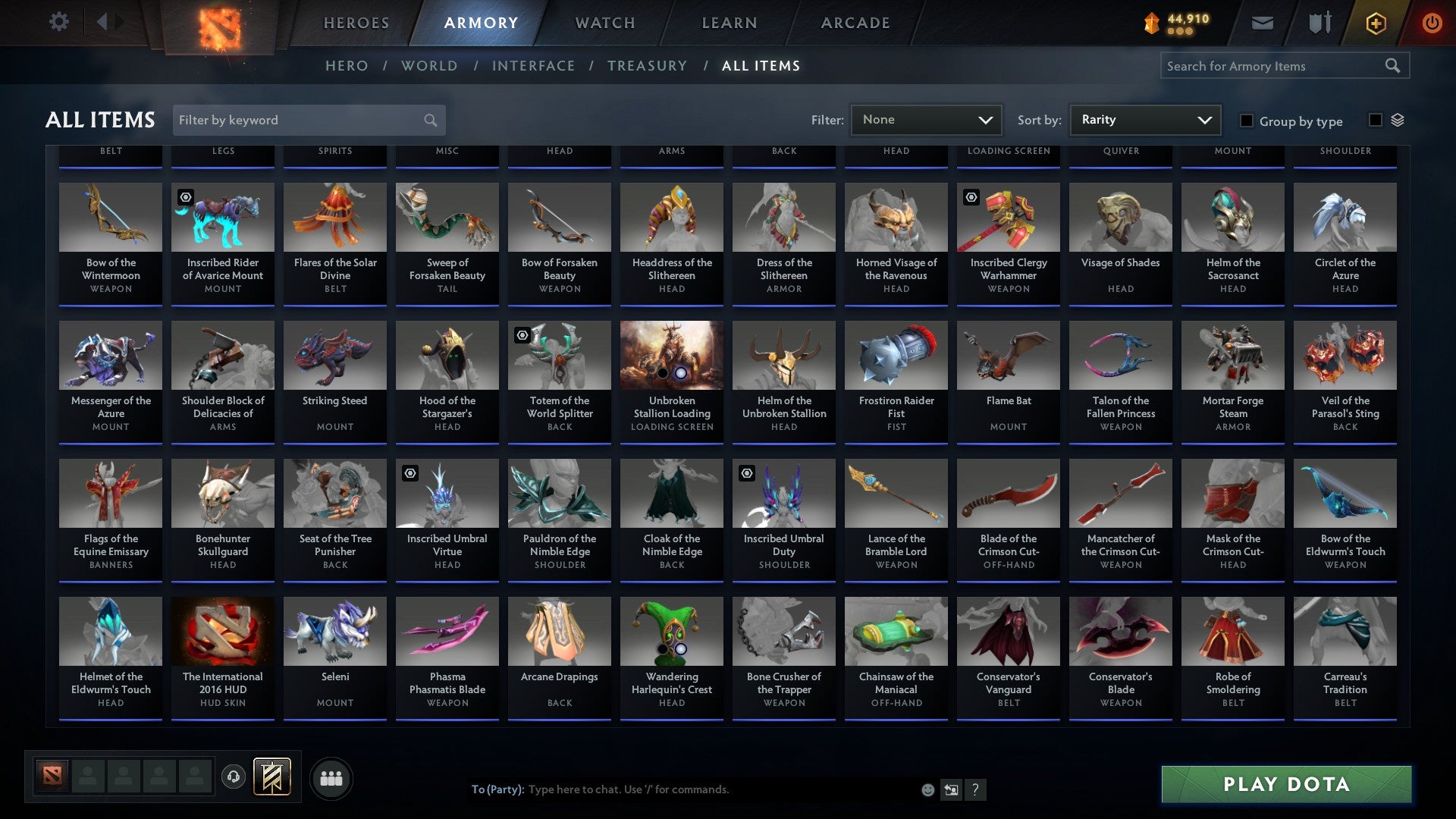The height and width of the screenshot is (819, 1456).
Task: Open Dota Plus via the hexagonal plus icon
Action: tap(1375, 23)
